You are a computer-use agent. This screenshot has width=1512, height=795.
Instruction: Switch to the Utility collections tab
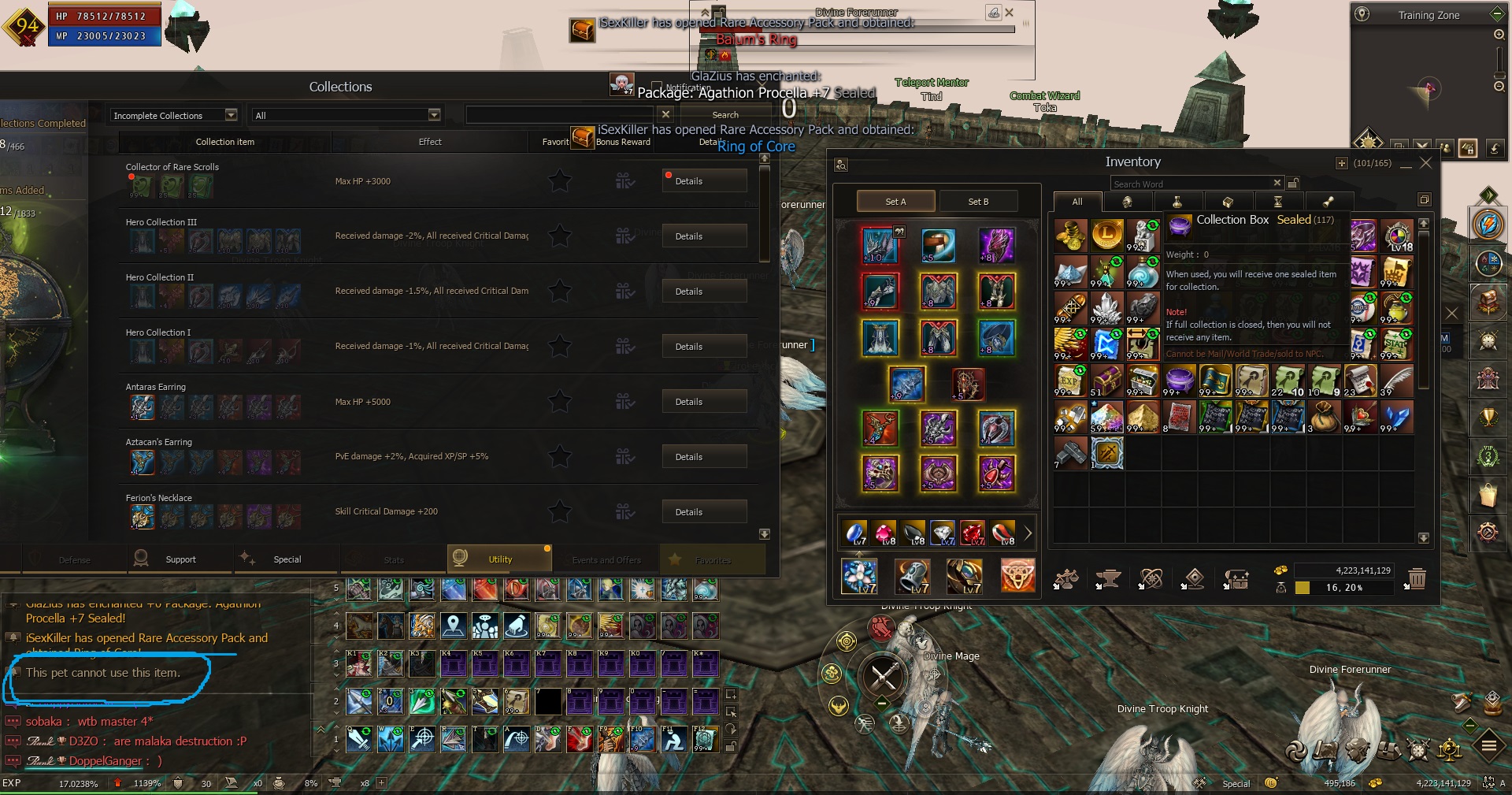tap(499, 559)
